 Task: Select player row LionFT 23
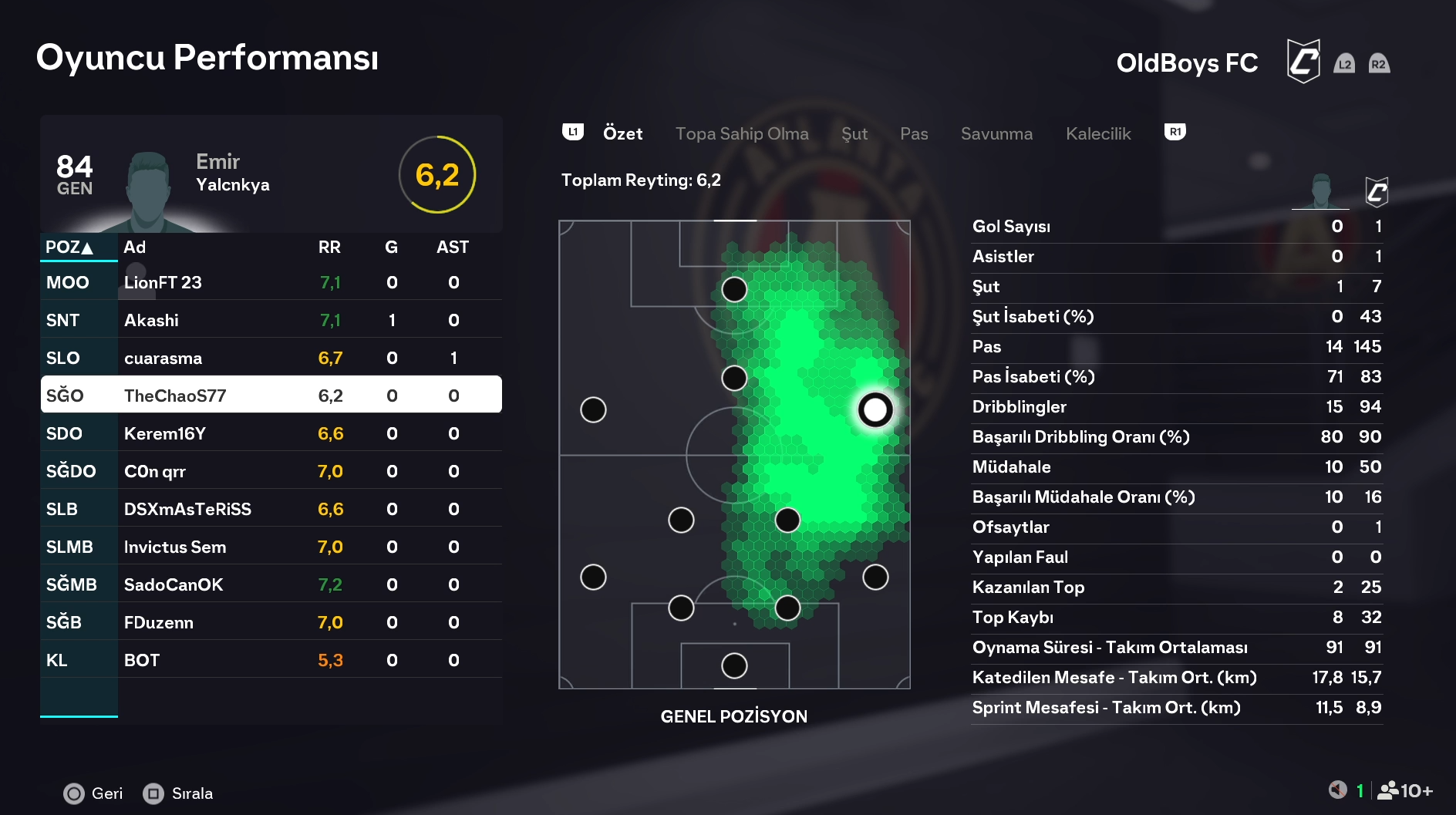click(271, 282)
